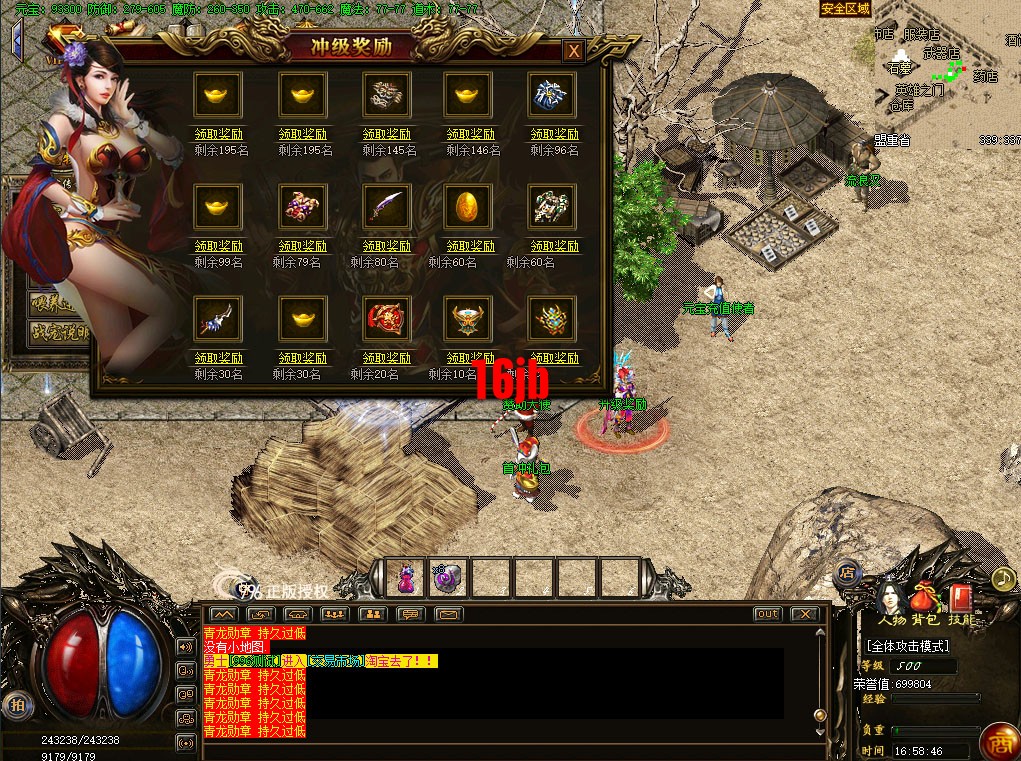This screenshot has width=1021, height=761.
Task: Close the 冲级奖励 reward window
Action: pyautogui.click(x=573, y=51)
